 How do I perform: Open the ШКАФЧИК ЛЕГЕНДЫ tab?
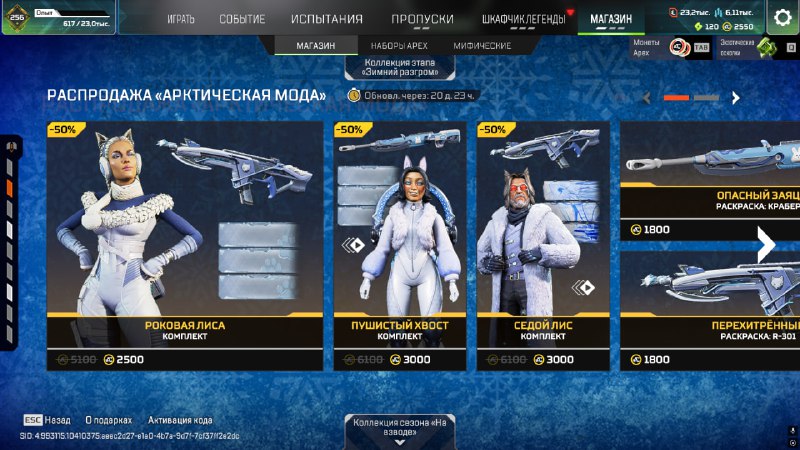521,19
